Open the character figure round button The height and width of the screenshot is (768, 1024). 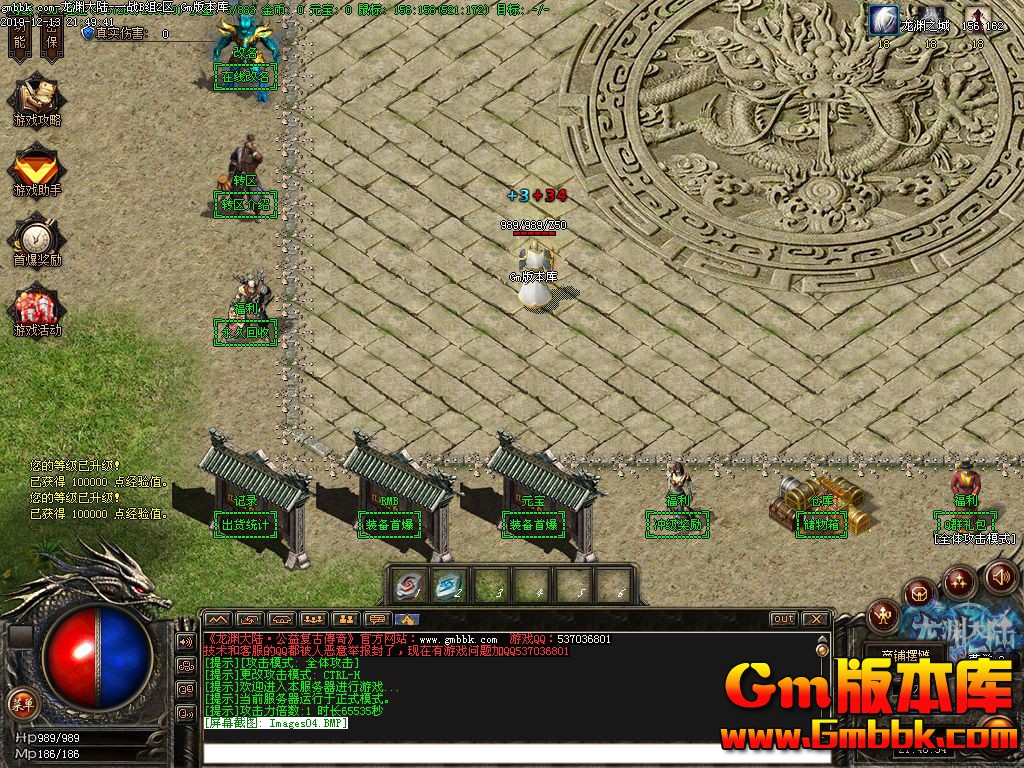pyautogui.click(x=883, y=614)
